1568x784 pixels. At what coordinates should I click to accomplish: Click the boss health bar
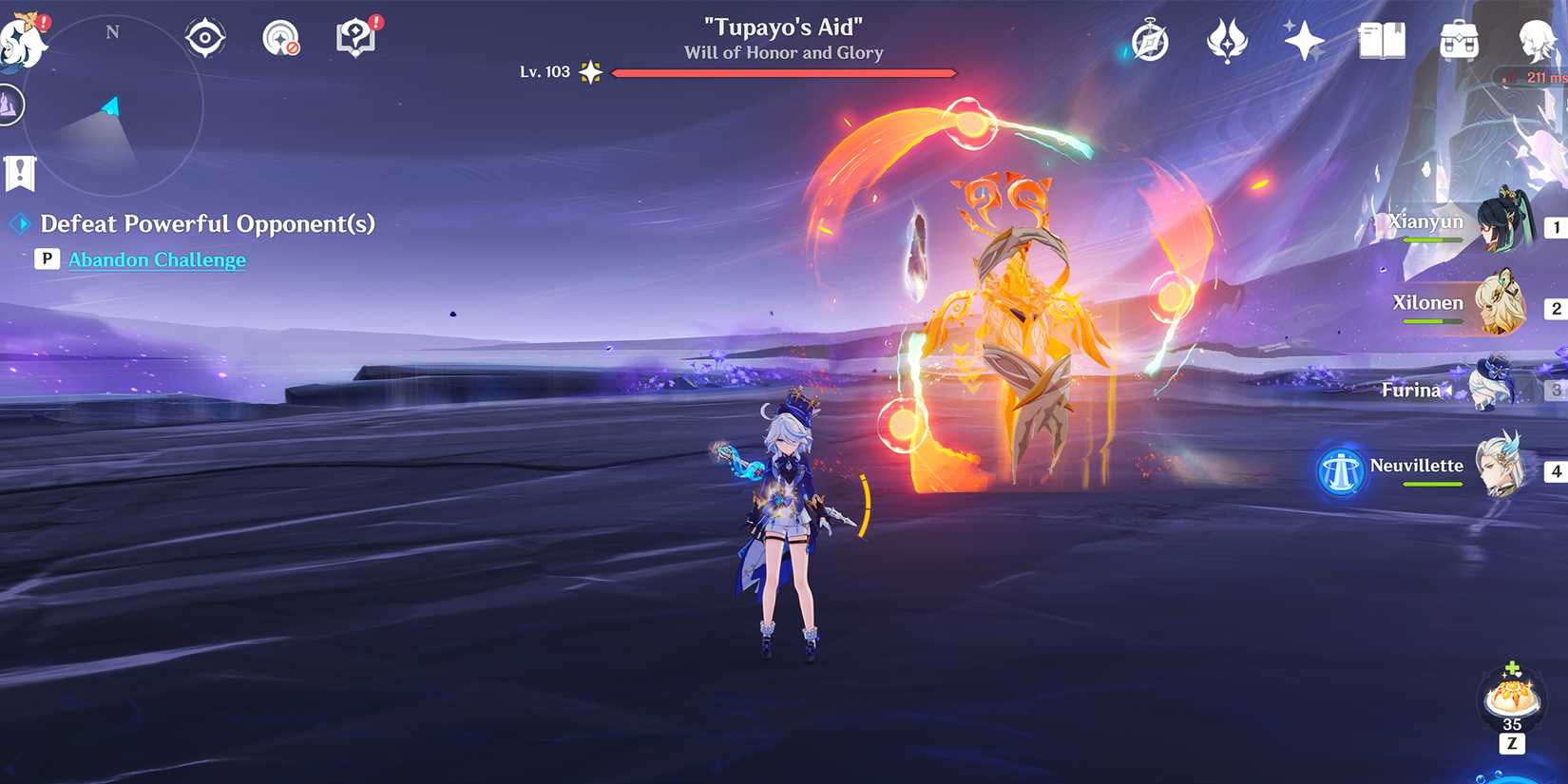click(x=785, y=71)
